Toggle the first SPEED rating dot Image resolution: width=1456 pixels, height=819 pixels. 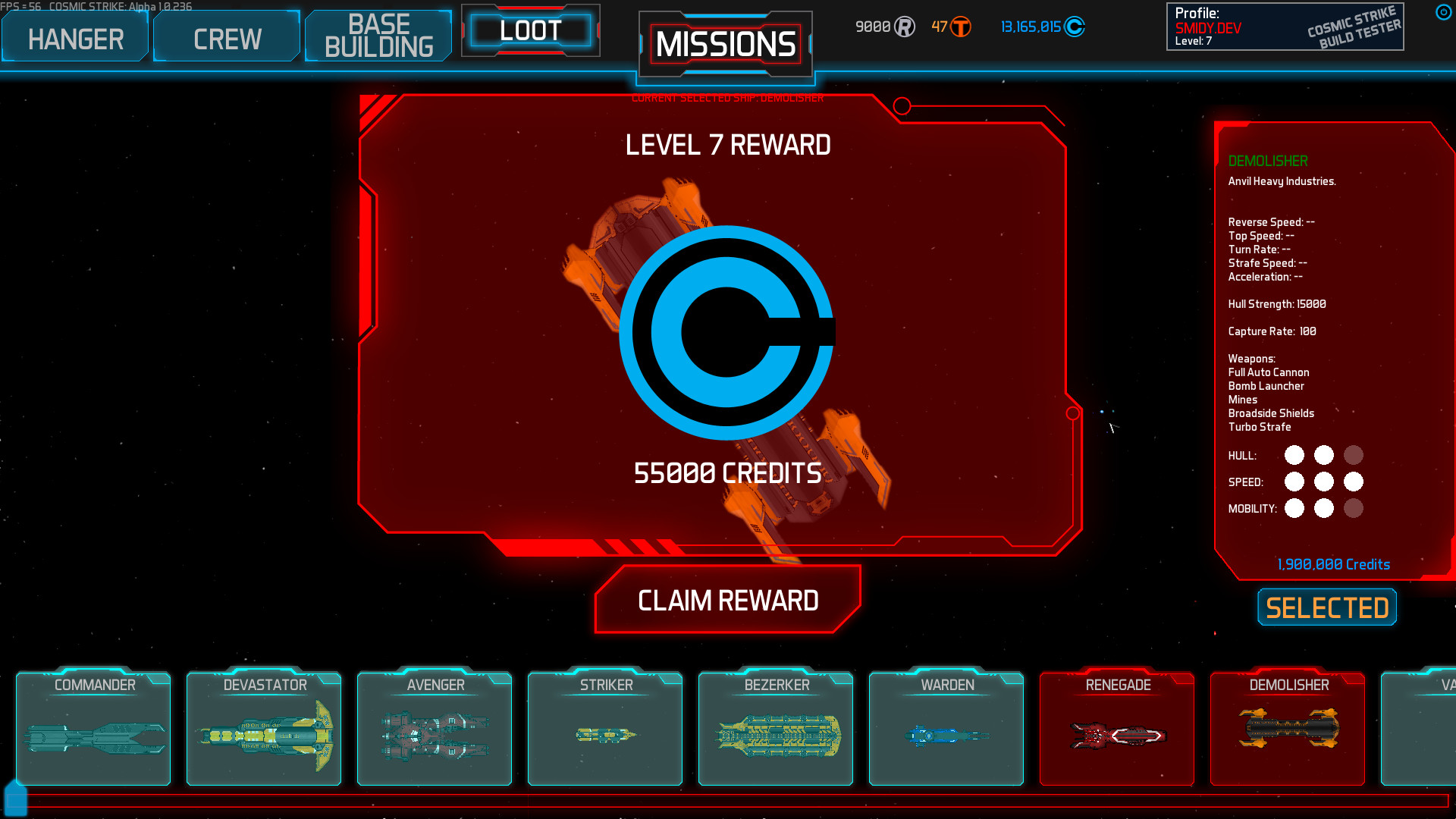[x=1294, y=482]
